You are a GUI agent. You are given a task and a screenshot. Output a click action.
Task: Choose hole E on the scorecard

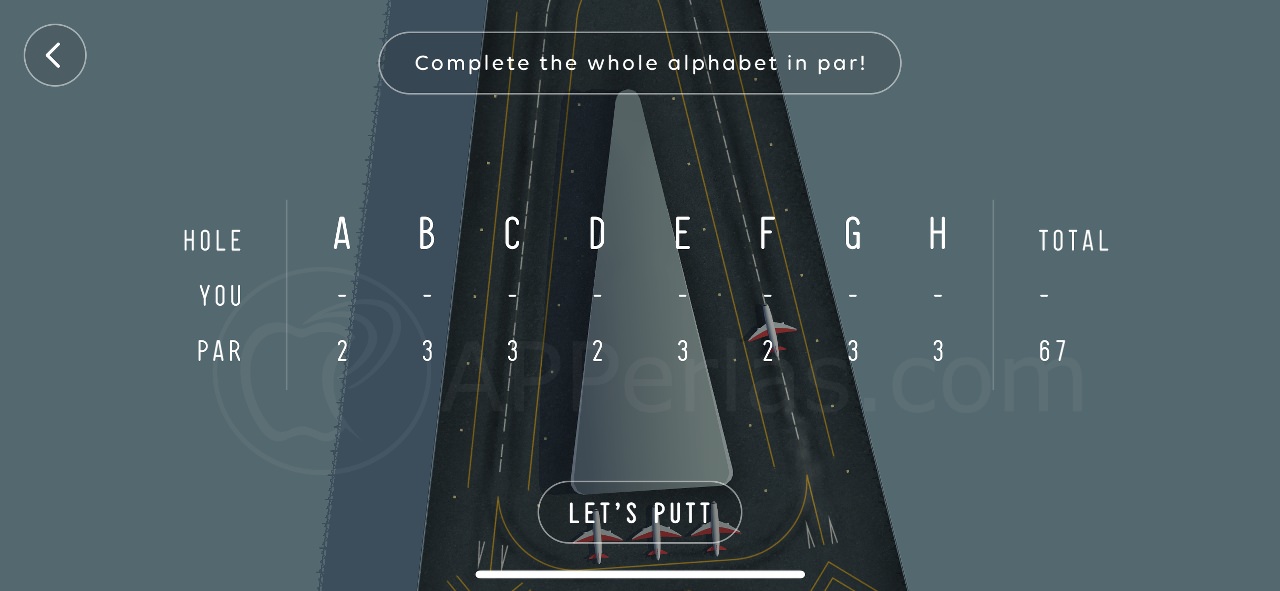[x=683, y=234]
